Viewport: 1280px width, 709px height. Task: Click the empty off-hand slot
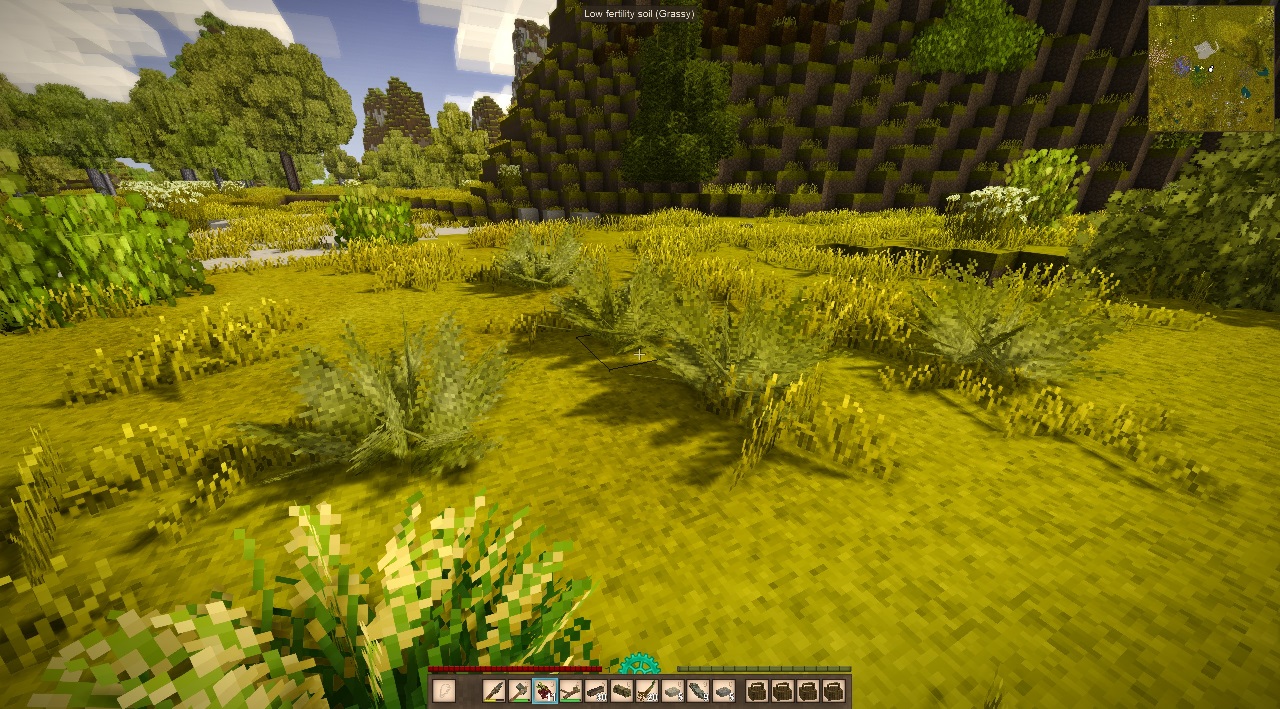pos(444,691)
